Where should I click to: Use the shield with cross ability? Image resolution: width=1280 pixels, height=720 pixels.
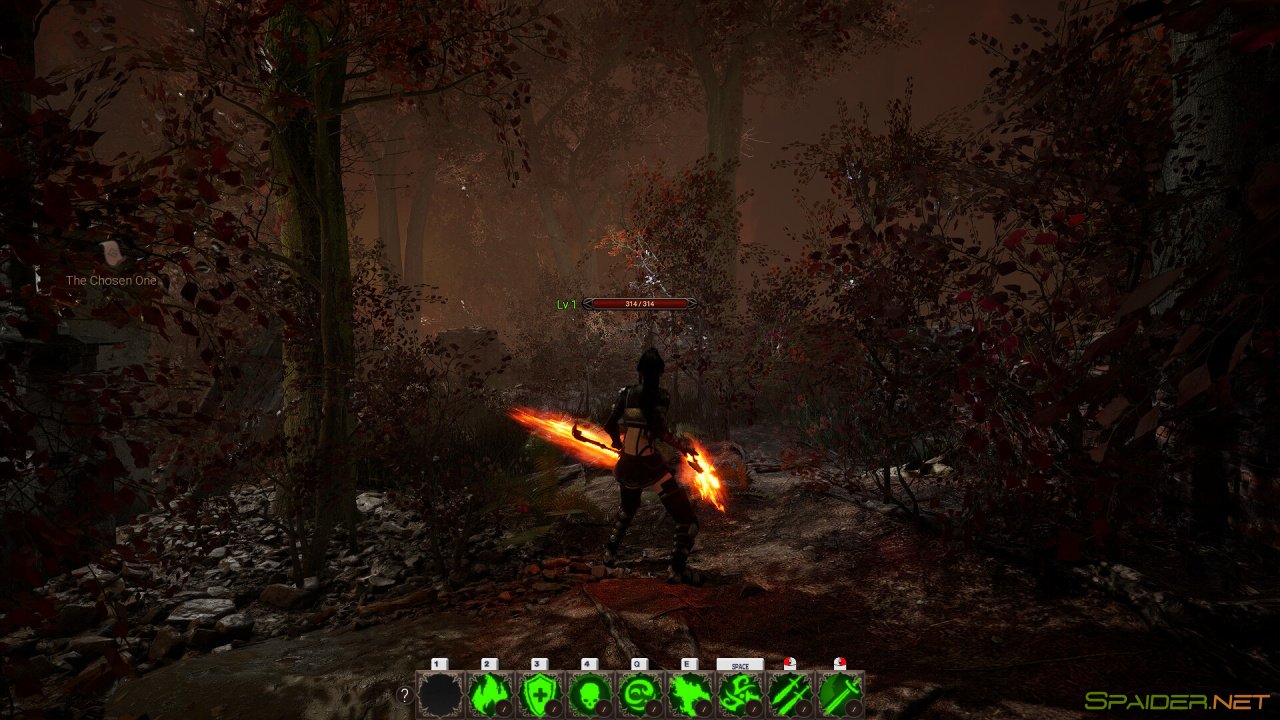pos(540,694)
